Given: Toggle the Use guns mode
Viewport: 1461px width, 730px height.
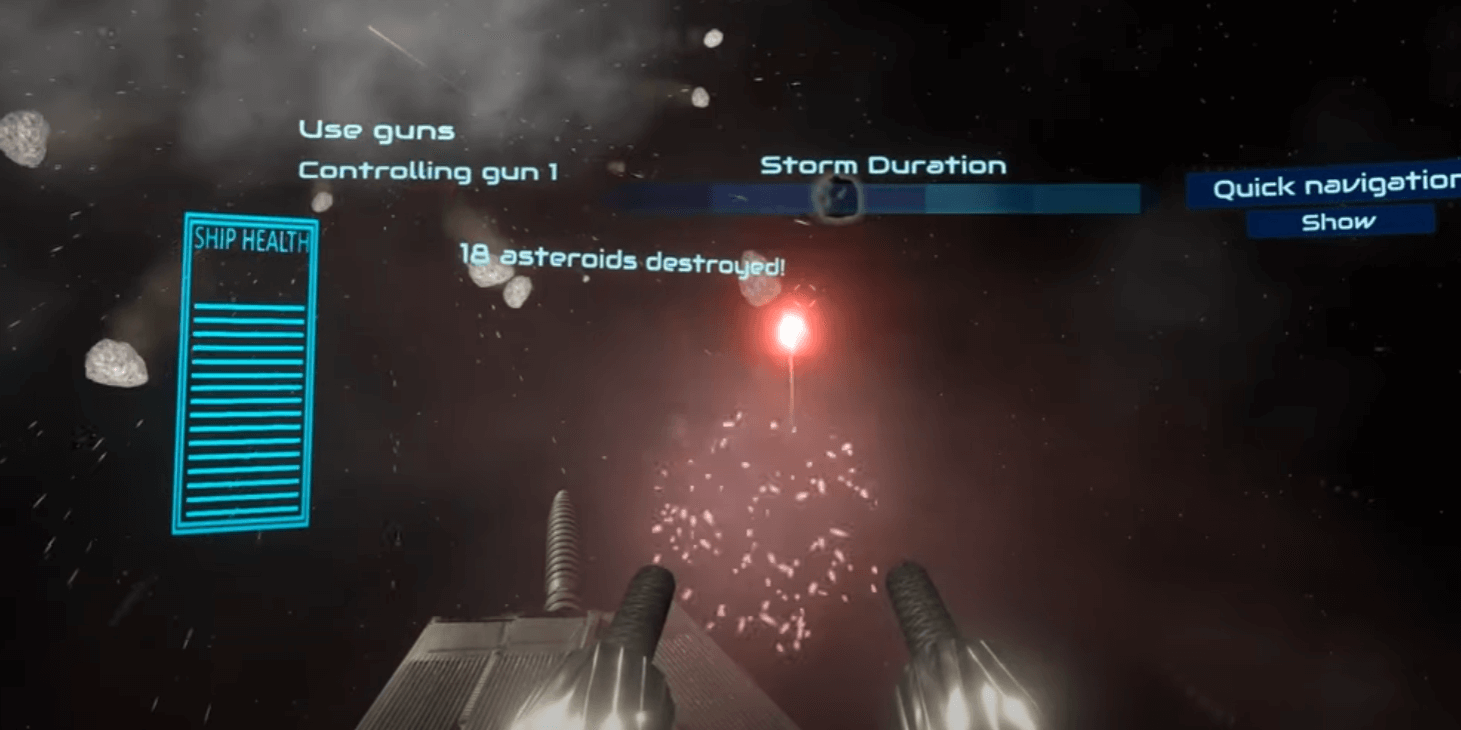Looking at the screenshot, I should tap(375, 129).
